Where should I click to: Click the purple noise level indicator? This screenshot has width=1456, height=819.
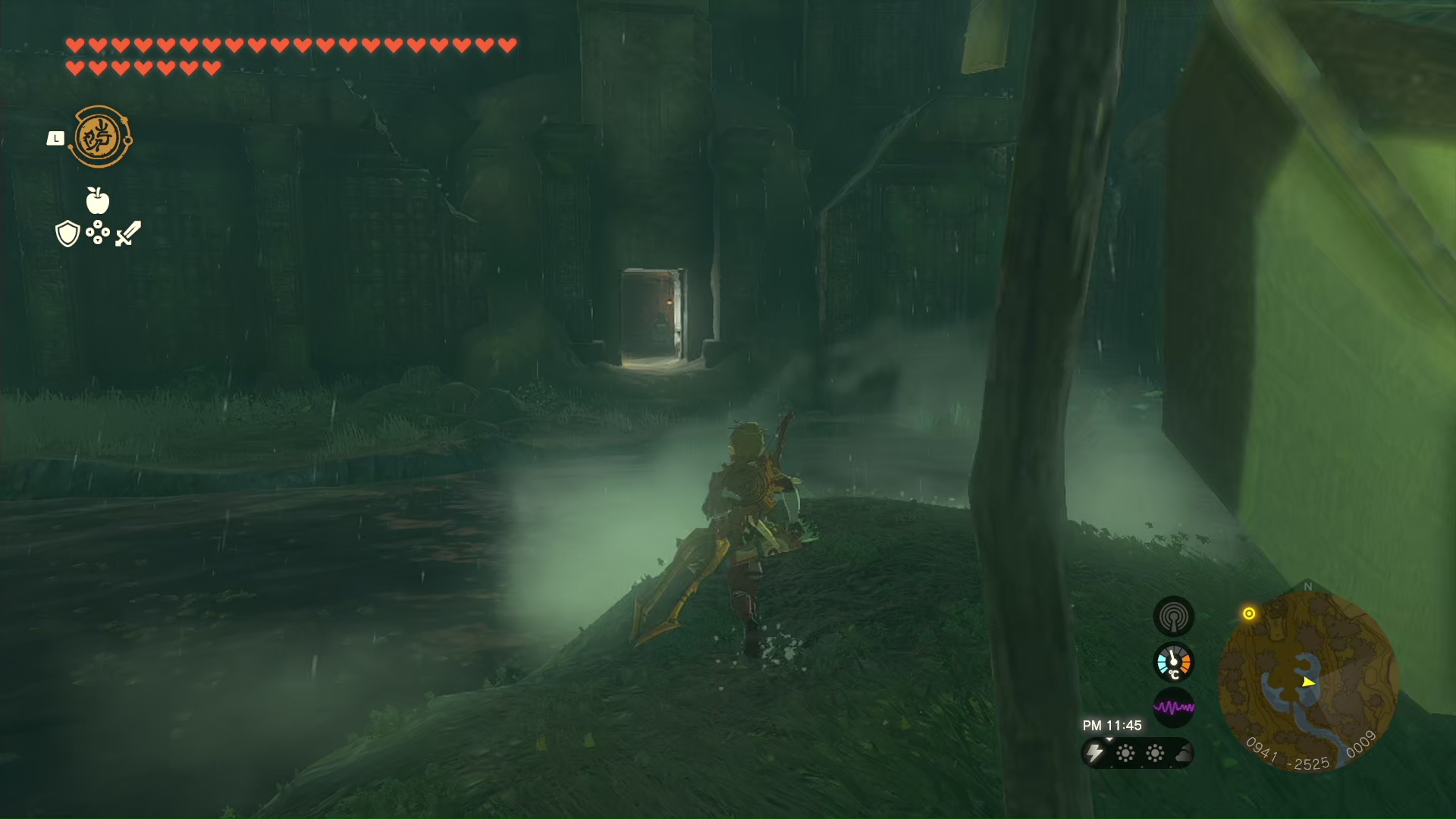click(1173, 708)
